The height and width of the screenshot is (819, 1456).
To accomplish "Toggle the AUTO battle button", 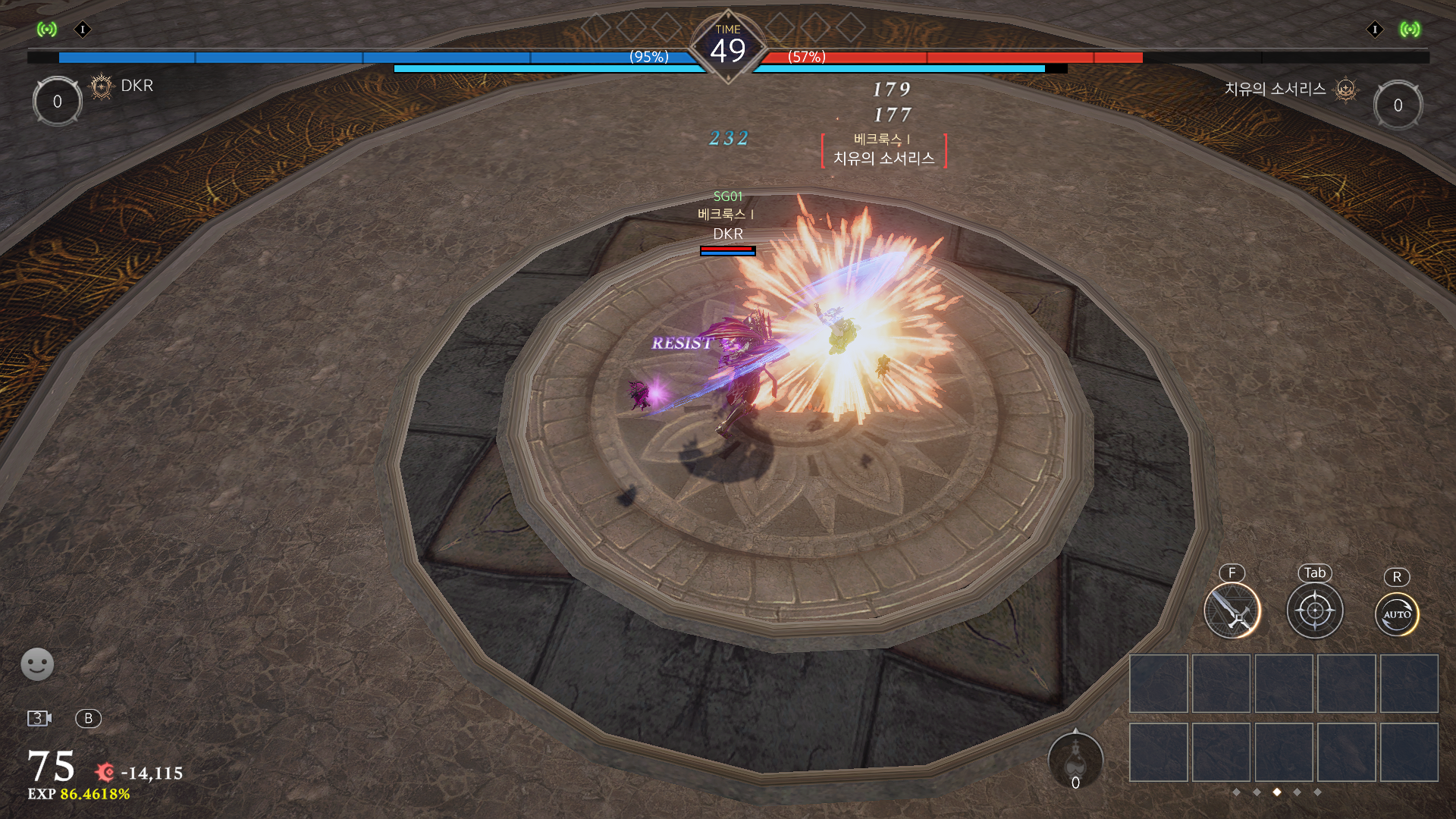I will point(1396,614).
